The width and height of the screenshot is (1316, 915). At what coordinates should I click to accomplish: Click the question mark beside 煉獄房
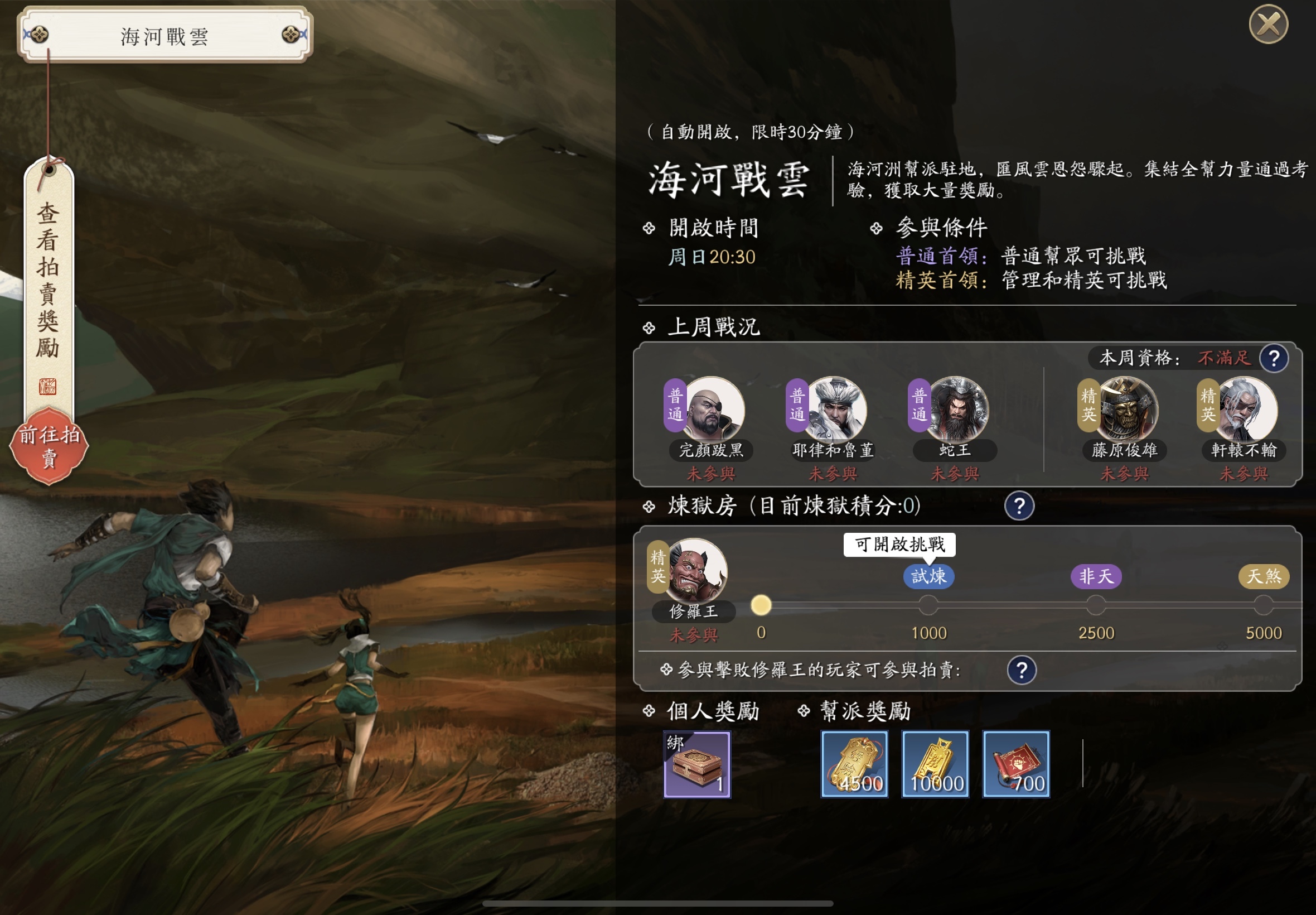click(x=1019, y=507)
